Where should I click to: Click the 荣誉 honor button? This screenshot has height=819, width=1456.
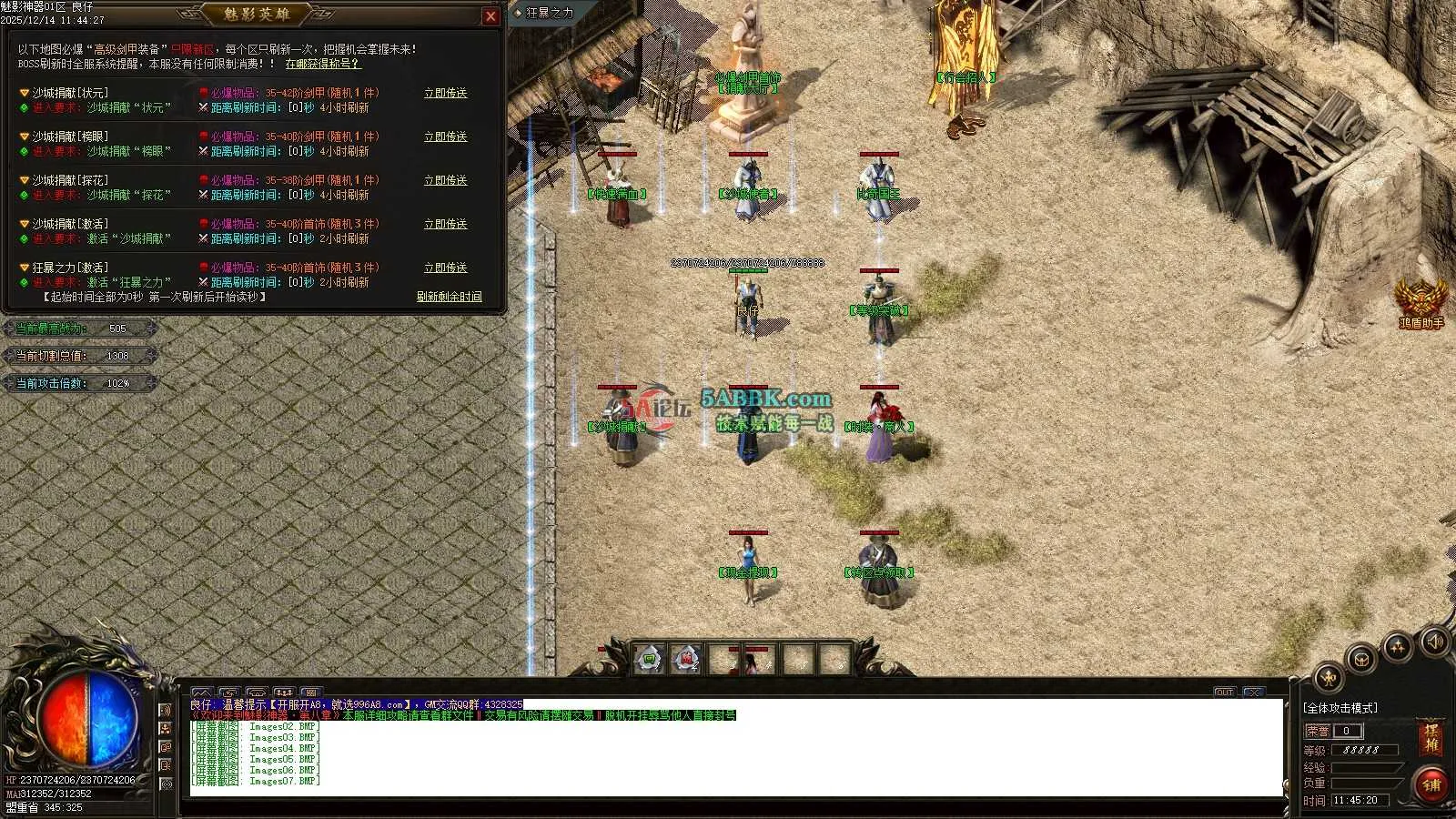coord(1317,731)
